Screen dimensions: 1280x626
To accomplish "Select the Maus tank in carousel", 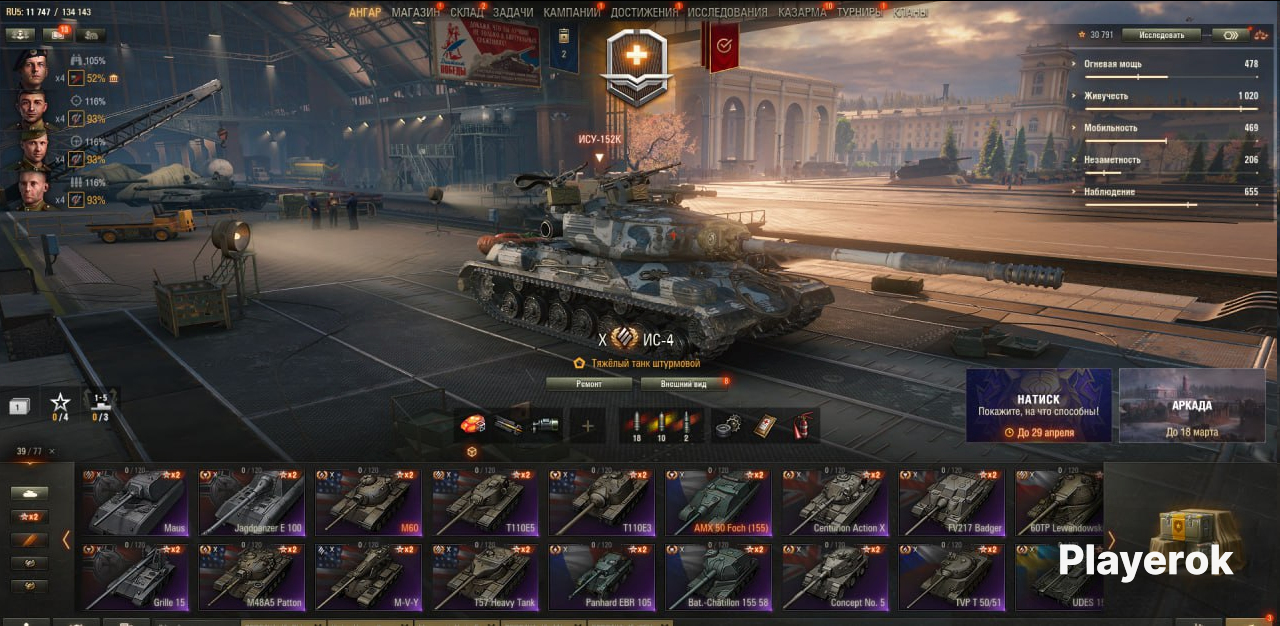I will coord(134,502).
